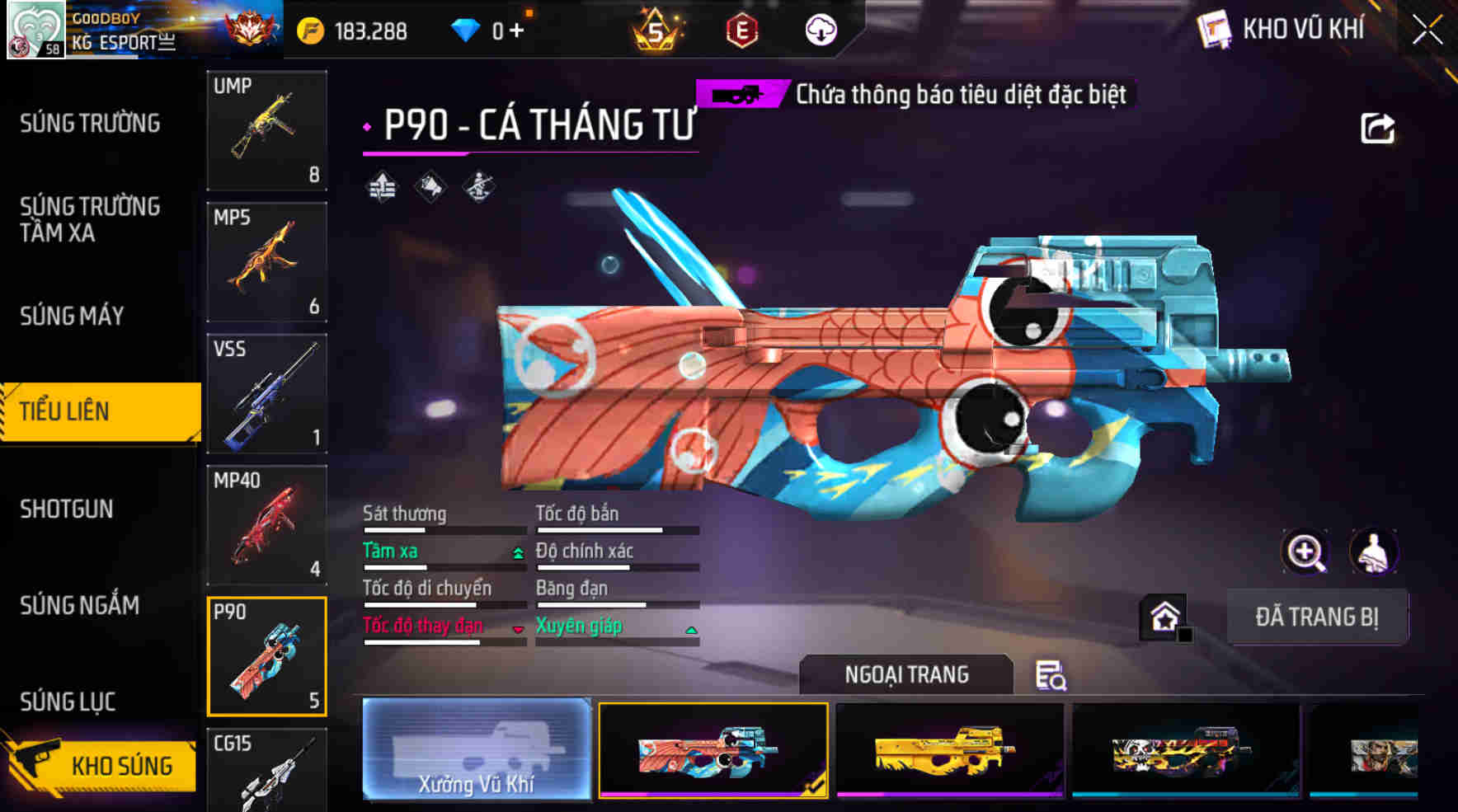Click the ĐÃ TRANG BỊ button
The height and width of the screenshot is (812, 1458).
click(1317, 617)
